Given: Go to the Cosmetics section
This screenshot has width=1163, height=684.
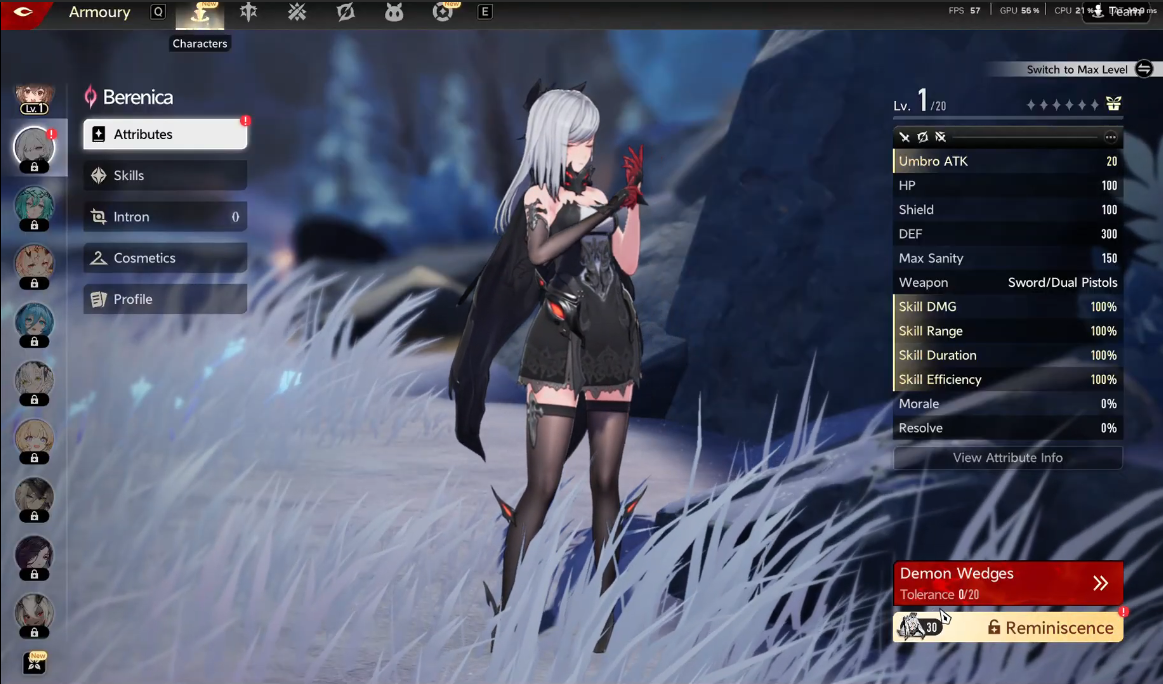Looking at the screenshot, I should pyautogui.click(x=165, y=258).
